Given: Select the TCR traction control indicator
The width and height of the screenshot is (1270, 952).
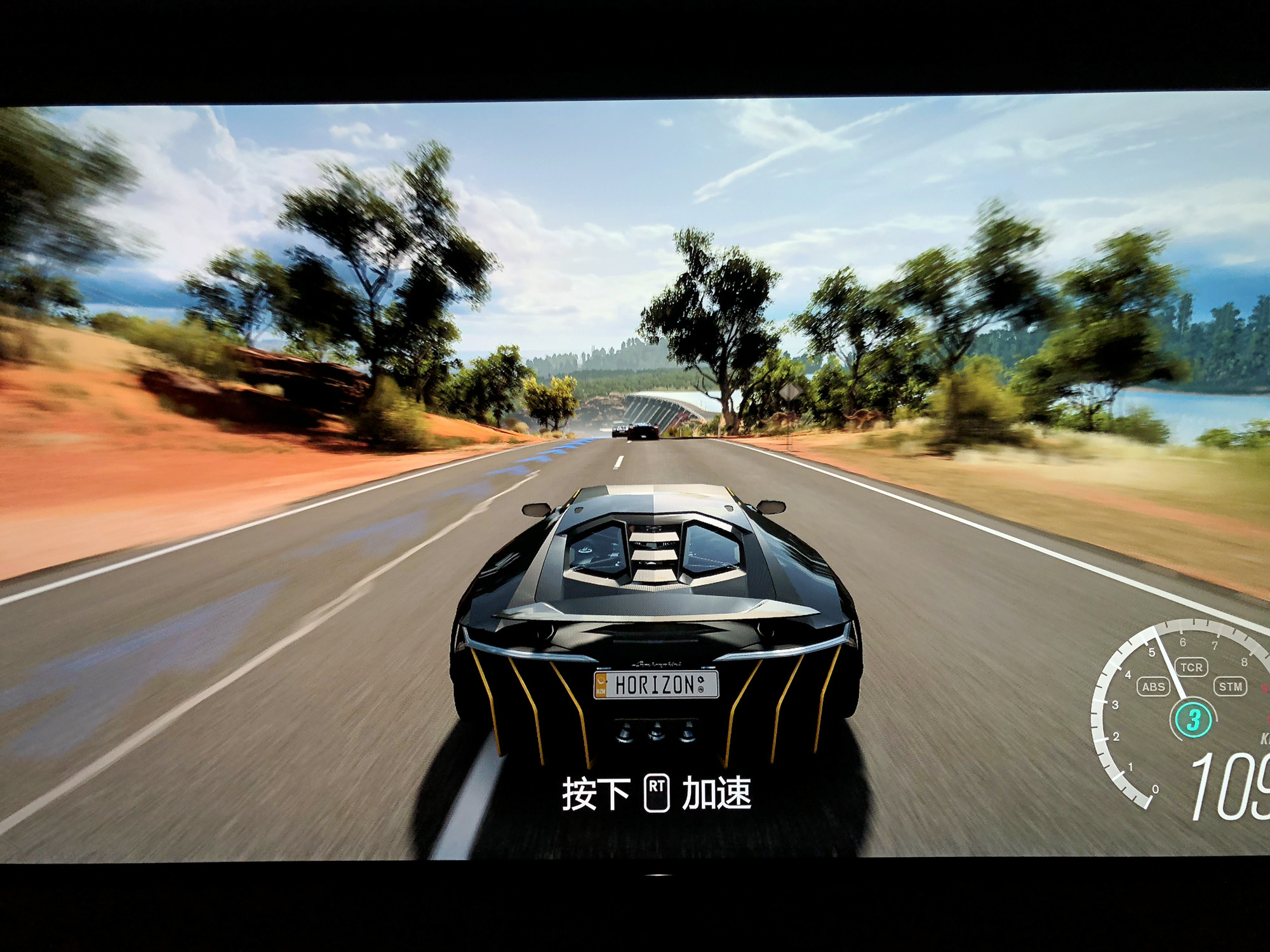Looking at the screenshot, I should tap(1191, 667).
